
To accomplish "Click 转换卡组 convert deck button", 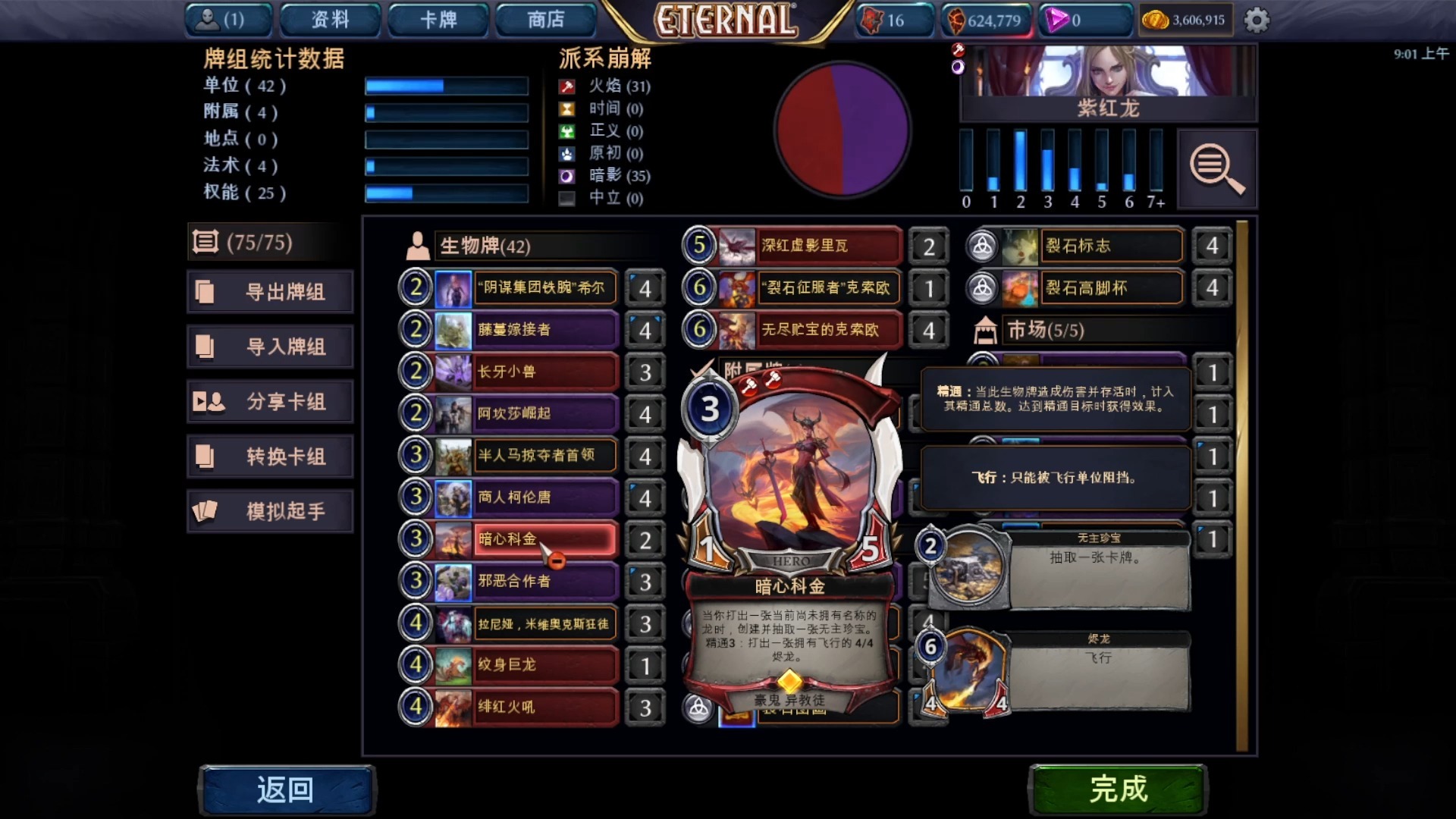I will click(271, 457).
